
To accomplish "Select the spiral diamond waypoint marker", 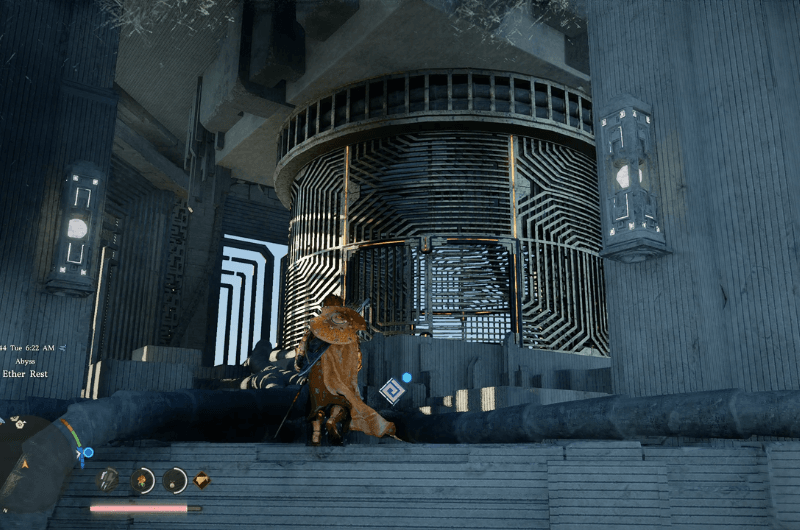I will tap(392, 391).
